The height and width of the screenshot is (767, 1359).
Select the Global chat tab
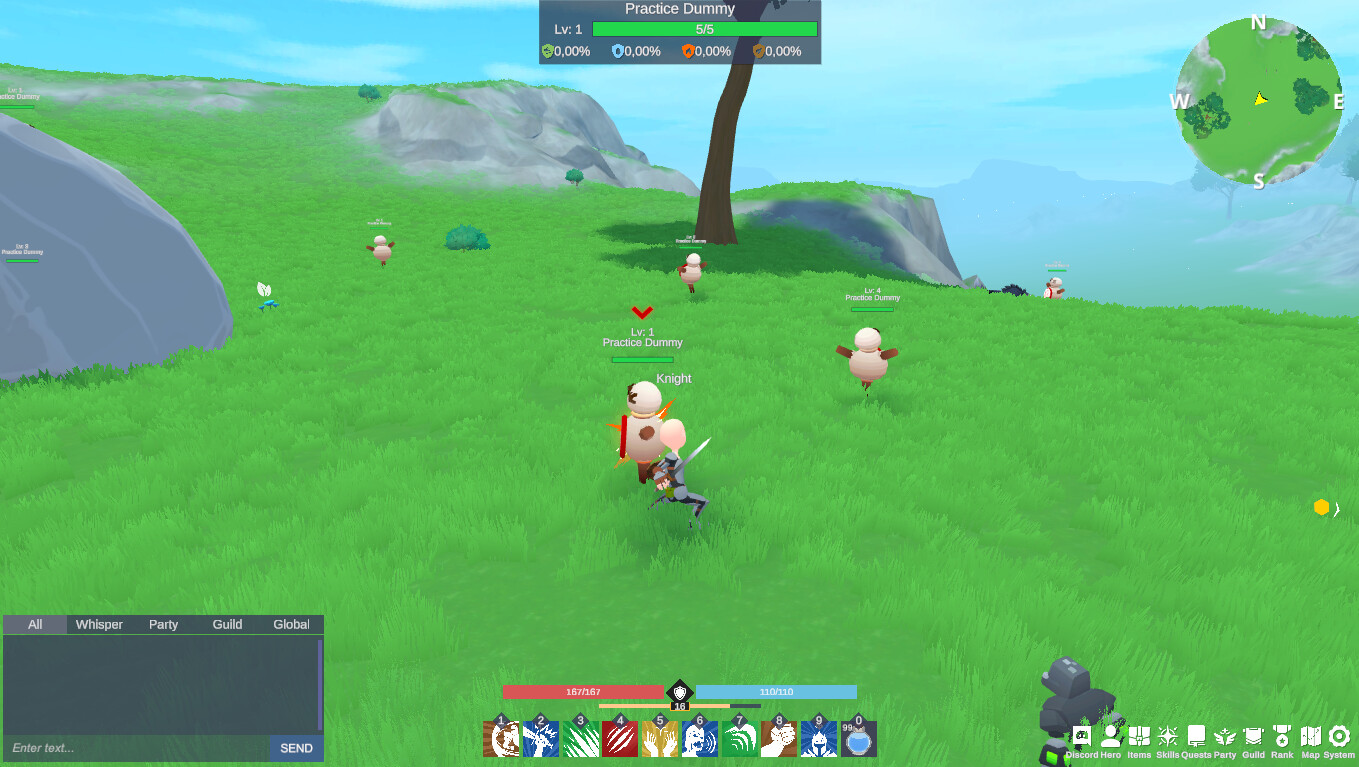click(290, 624)
